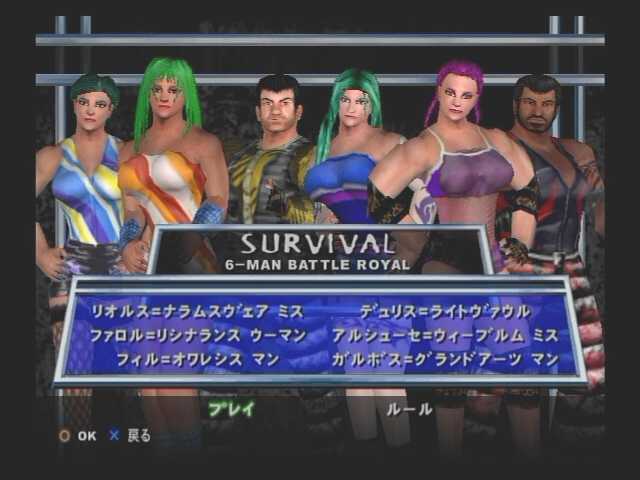Click the ガルボス=グランドアーツ roster entry

(445, 357)
